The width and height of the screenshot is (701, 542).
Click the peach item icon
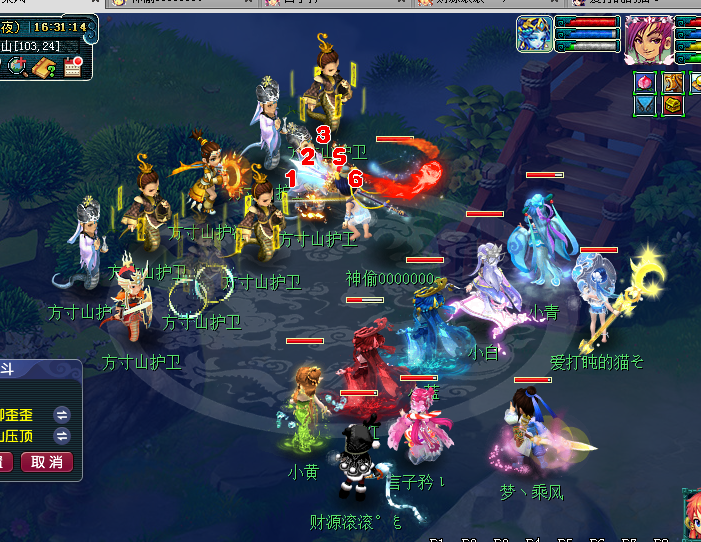click(645, 81)
